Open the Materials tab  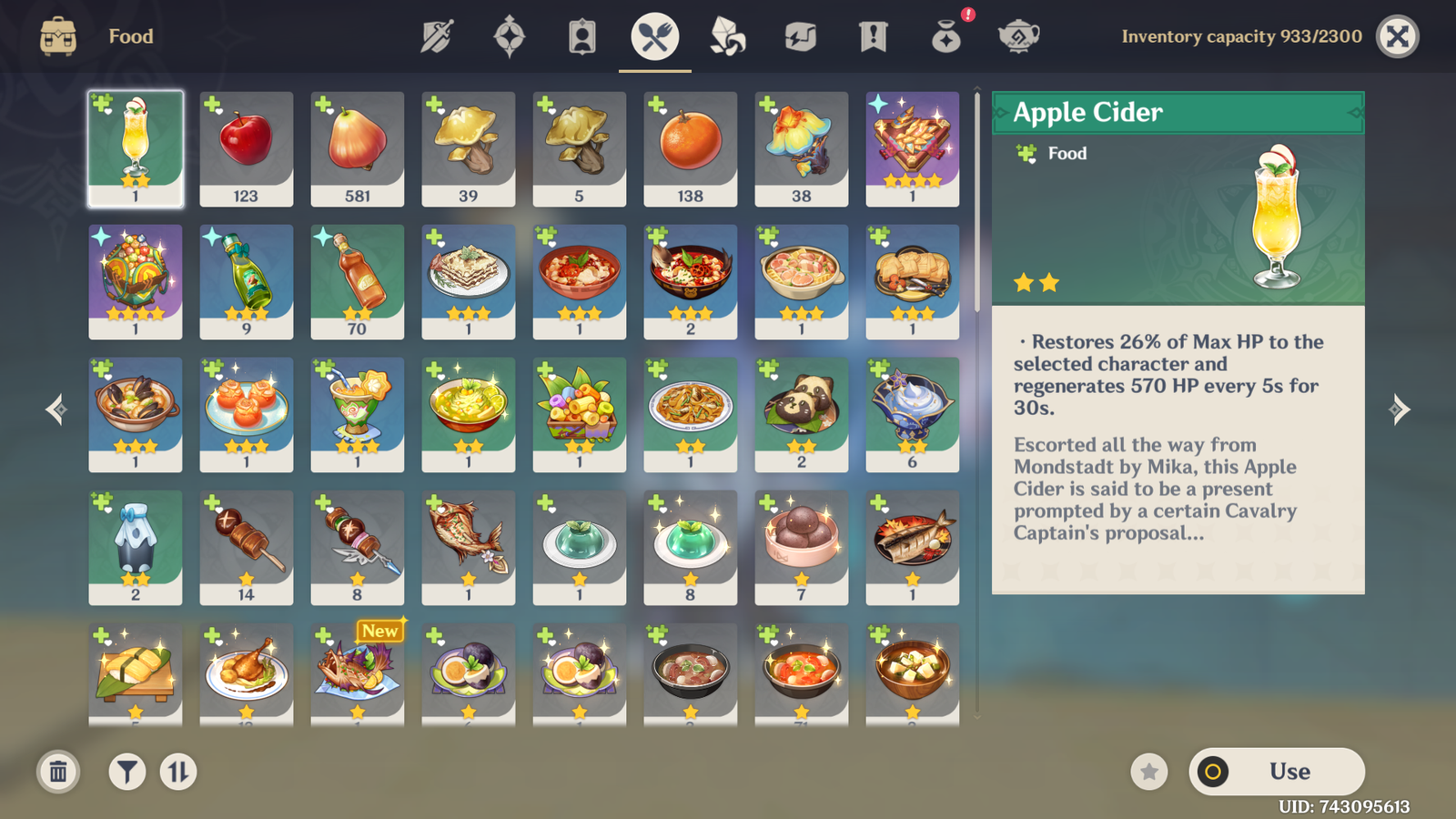click(728, 37)
